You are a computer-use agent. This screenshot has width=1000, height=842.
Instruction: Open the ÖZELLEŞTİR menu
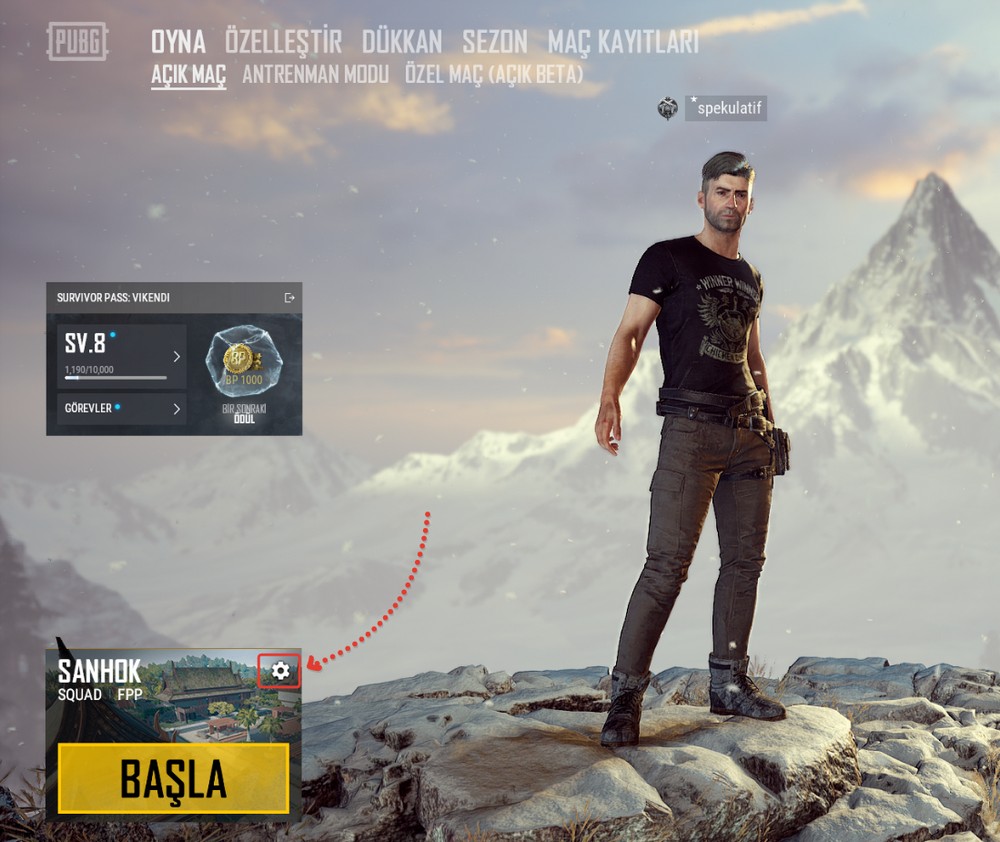283,41
